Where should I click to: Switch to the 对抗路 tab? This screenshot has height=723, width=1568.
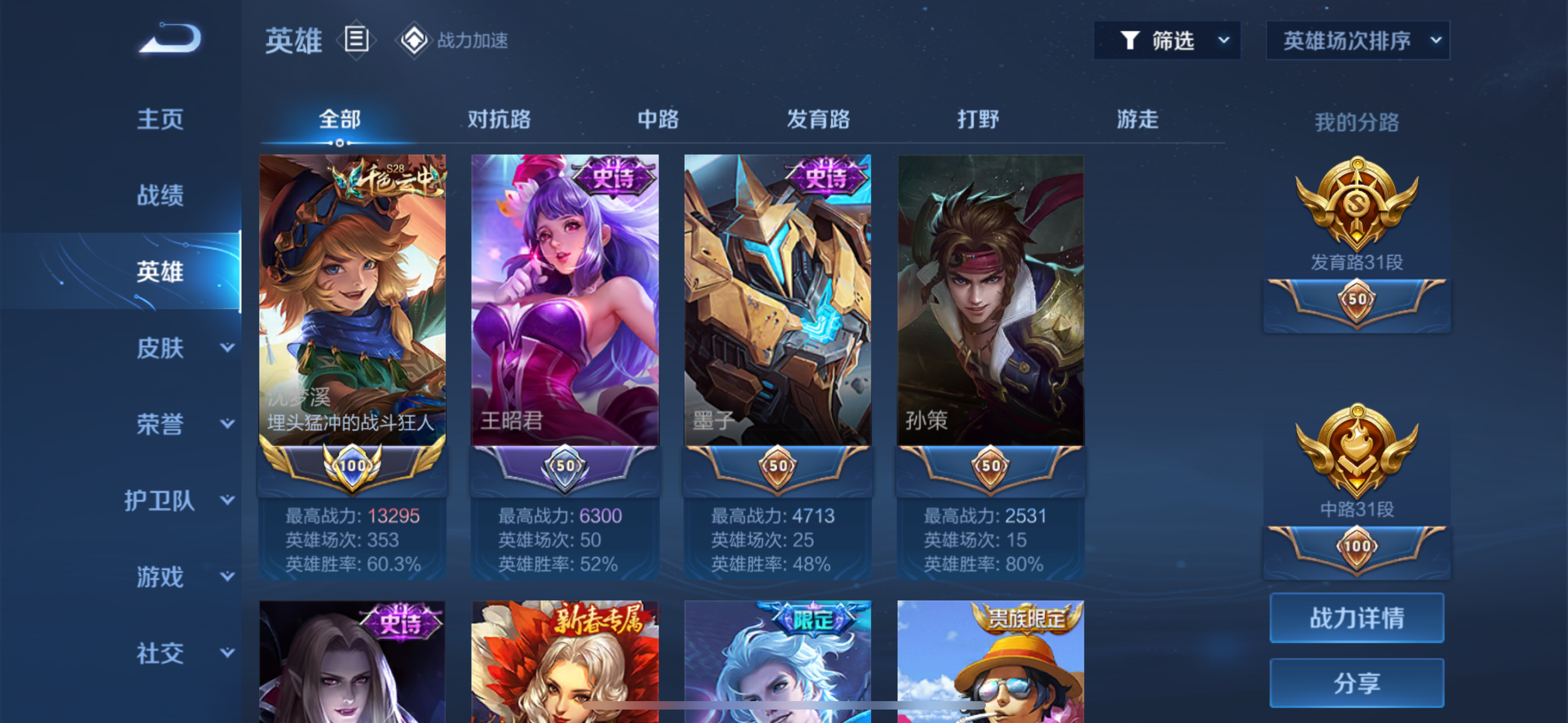pyautogui.click(x=499, y=119)
